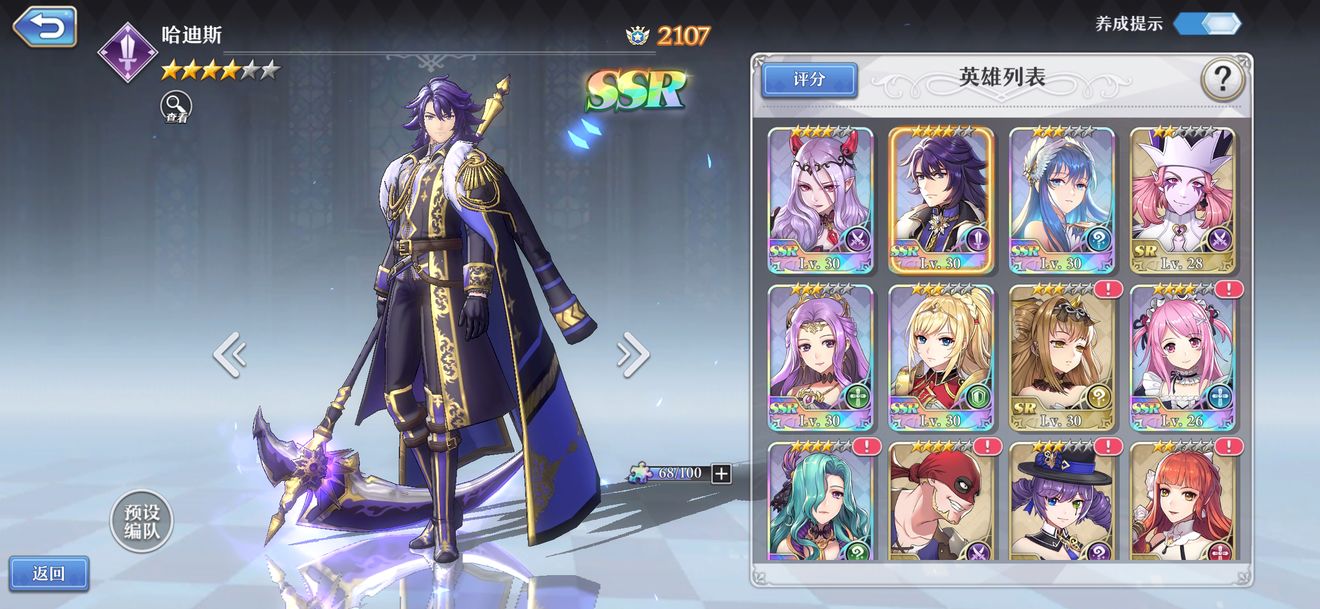Select the purple-haired top-hat hero card
The height and width of the screenshot is (609, 1320).
click(1061, 500)
